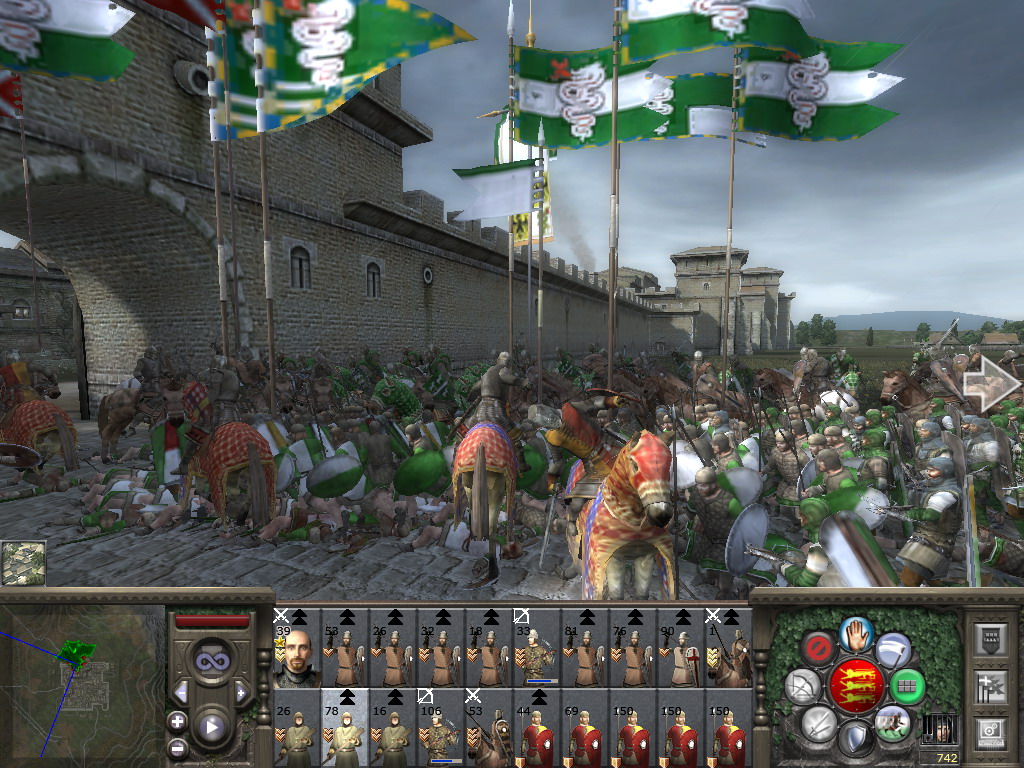The height and width of the screenshot is (768, 1024).
Task: Order withdrawal with the white flag button
Action: click(x=893, y=648)
